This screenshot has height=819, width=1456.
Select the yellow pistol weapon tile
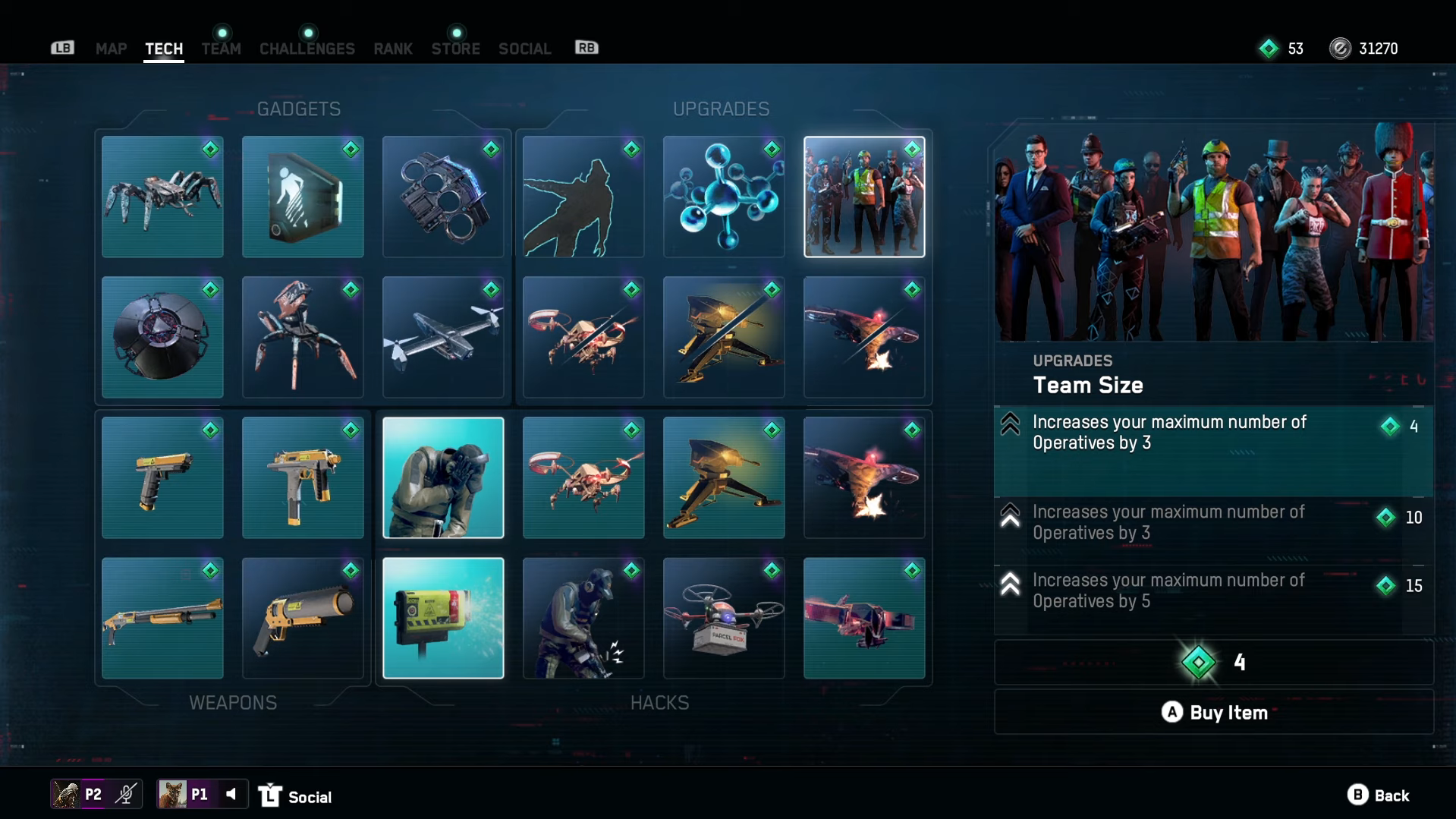coord(162,477)
